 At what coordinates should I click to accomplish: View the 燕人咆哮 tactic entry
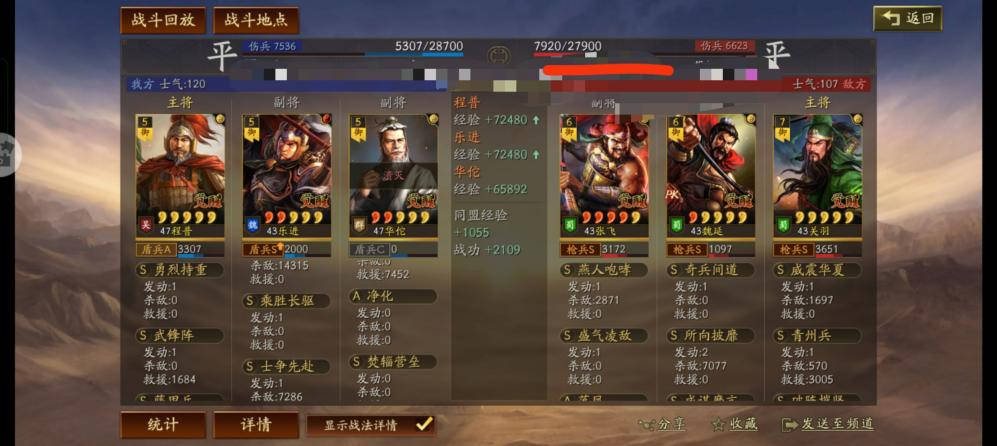pos(605,270)
